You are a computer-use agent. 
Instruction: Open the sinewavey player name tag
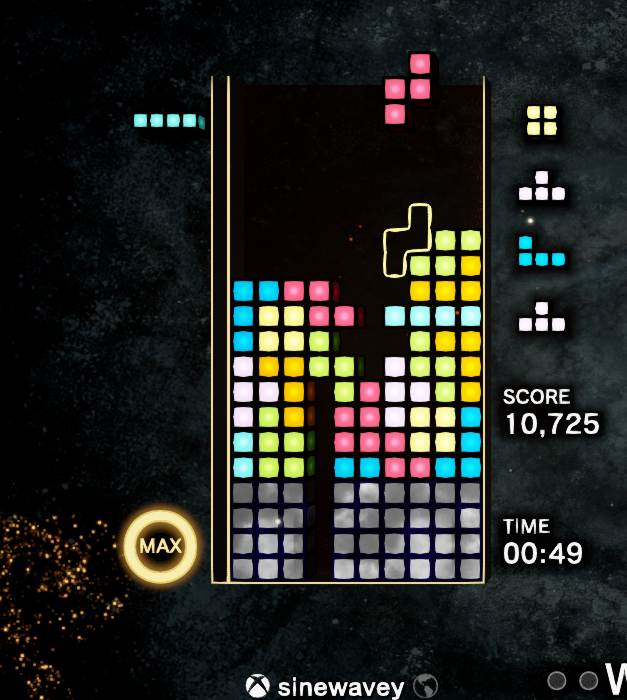coord(341,687)
